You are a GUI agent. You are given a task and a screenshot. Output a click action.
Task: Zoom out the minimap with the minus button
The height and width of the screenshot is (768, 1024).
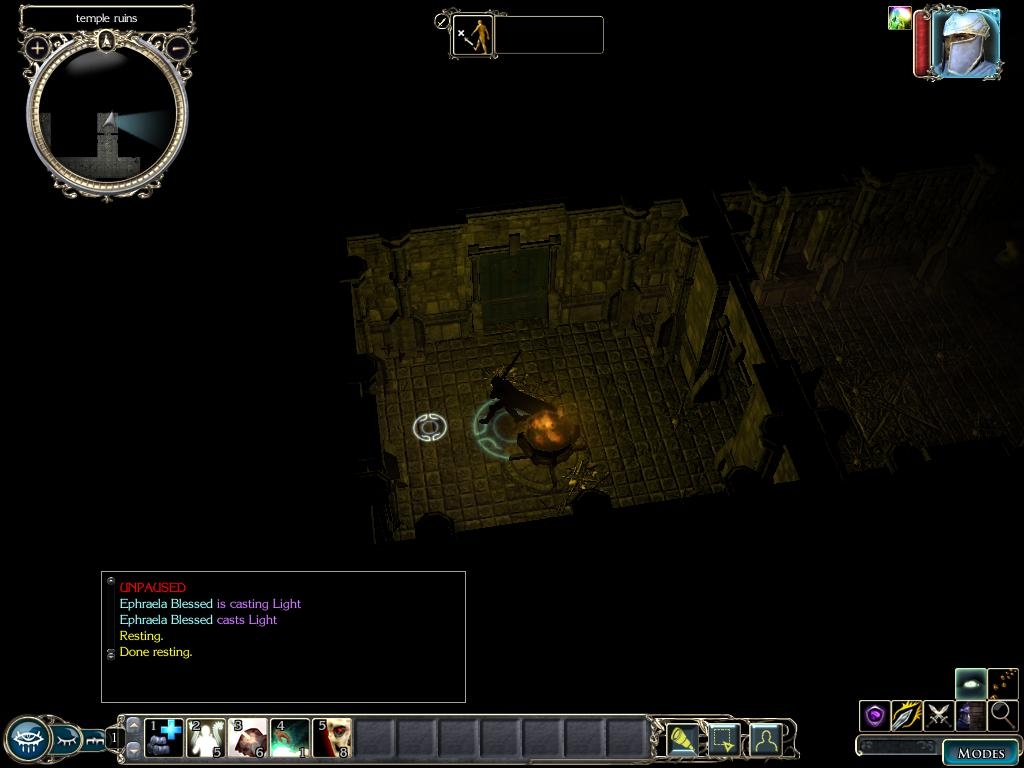point(177,47)
